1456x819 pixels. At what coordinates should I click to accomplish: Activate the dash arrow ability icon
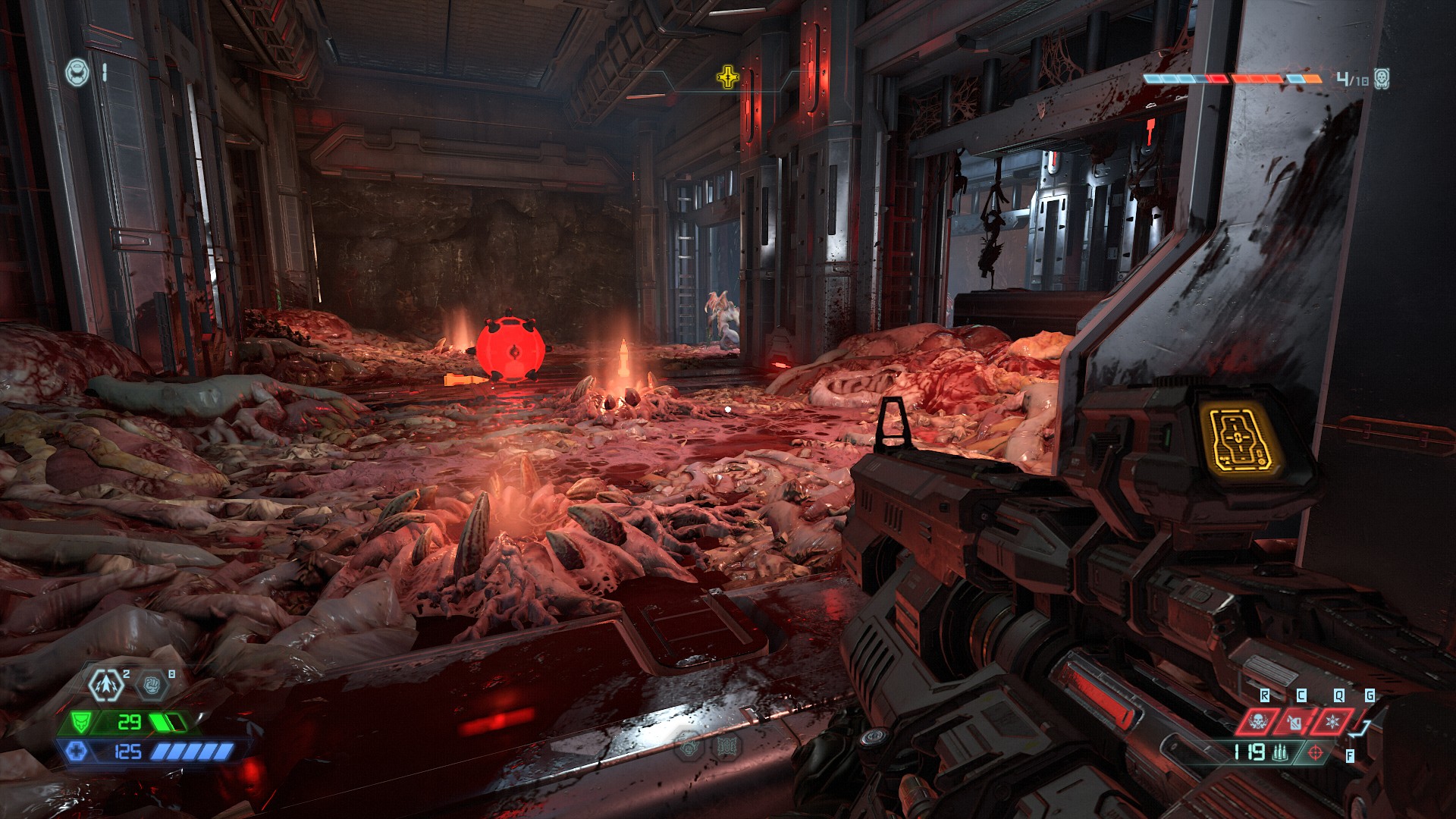[x=107, y=685]
